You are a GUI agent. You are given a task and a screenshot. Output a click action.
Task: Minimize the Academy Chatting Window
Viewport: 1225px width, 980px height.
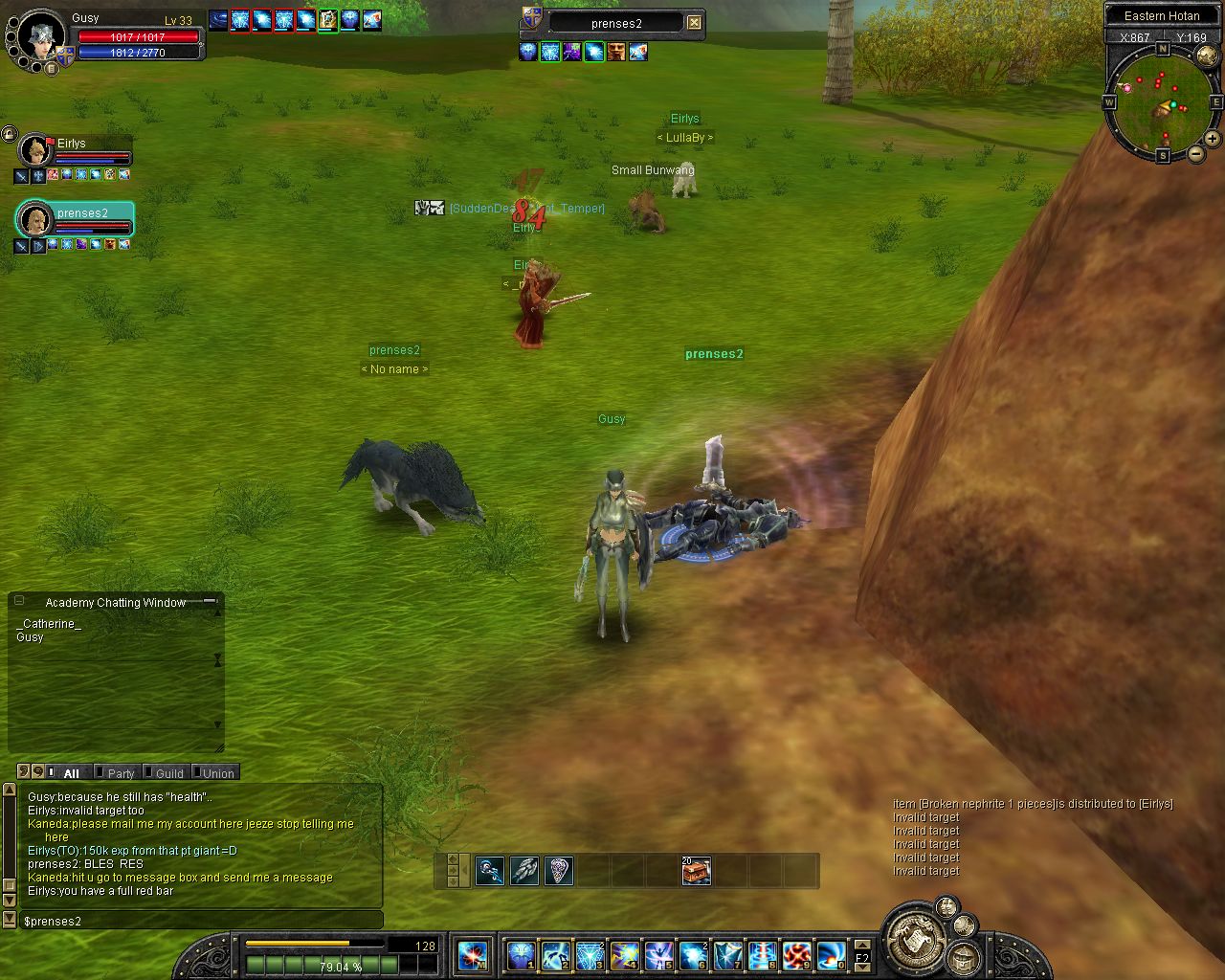pyautogui.click(x=209, y=602)
